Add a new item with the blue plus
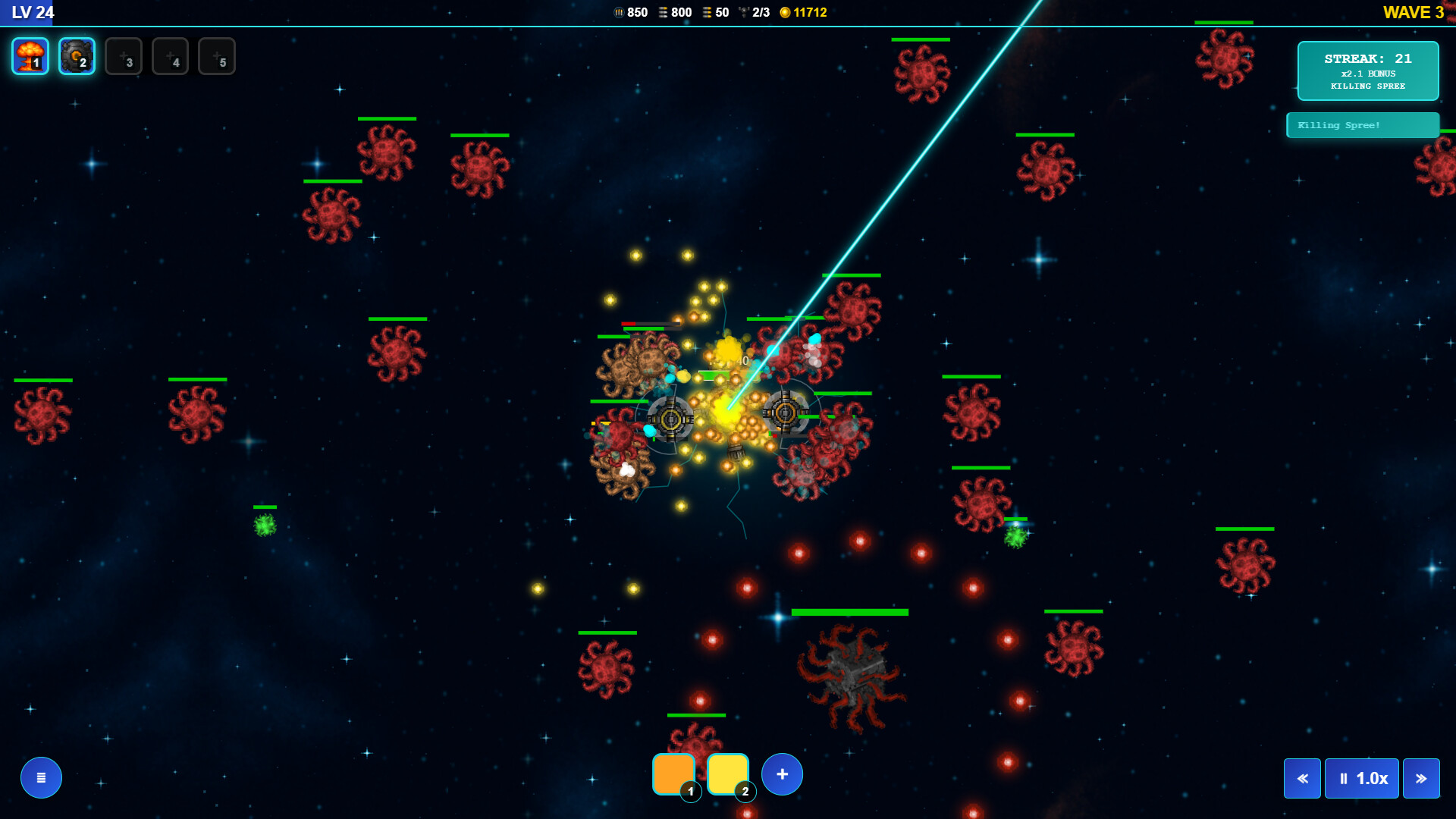1456x819 pixels. point(782,774)
